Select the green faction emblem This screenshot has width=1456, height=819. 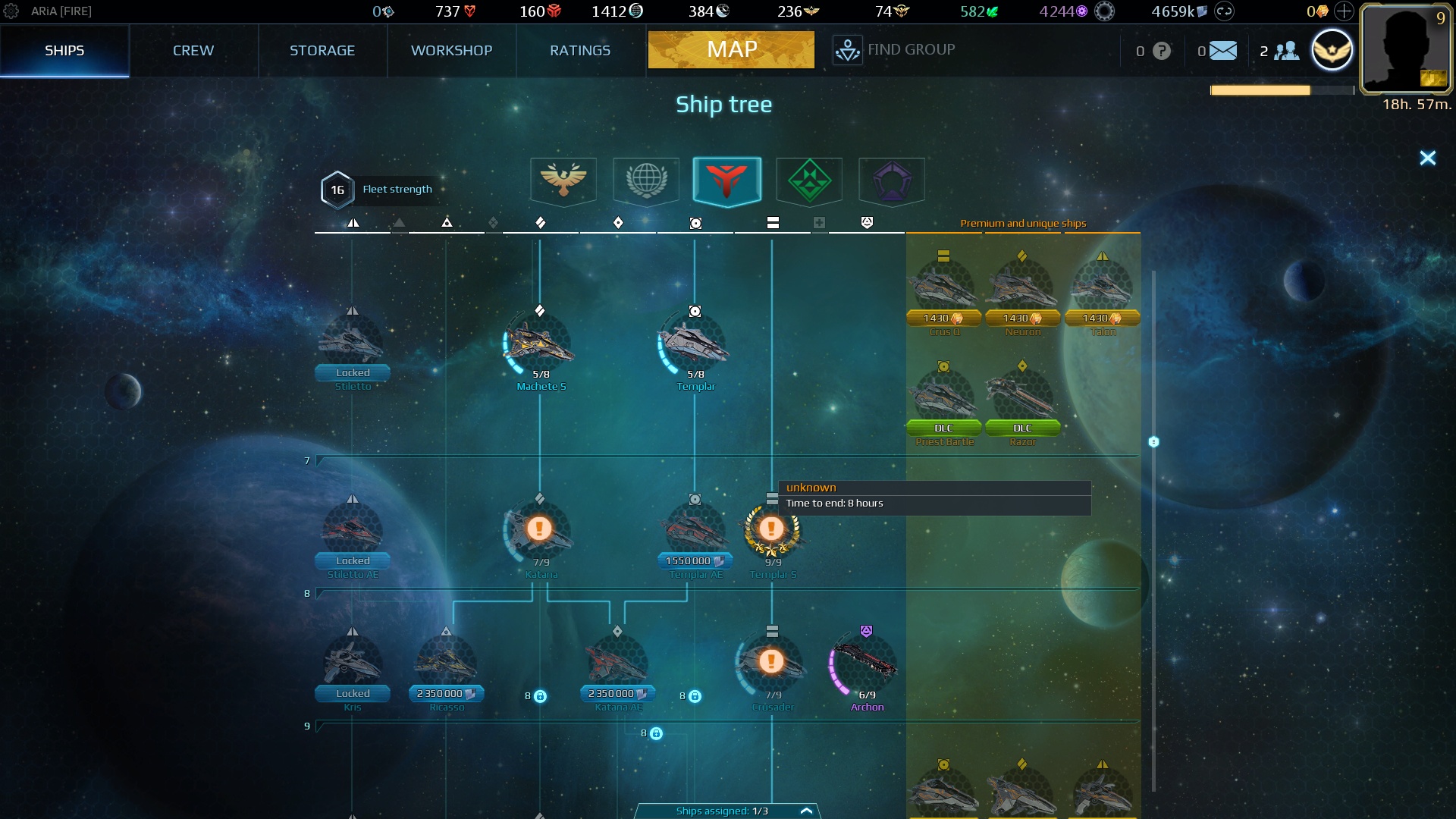pyautogui.click(x=809, y=181)
